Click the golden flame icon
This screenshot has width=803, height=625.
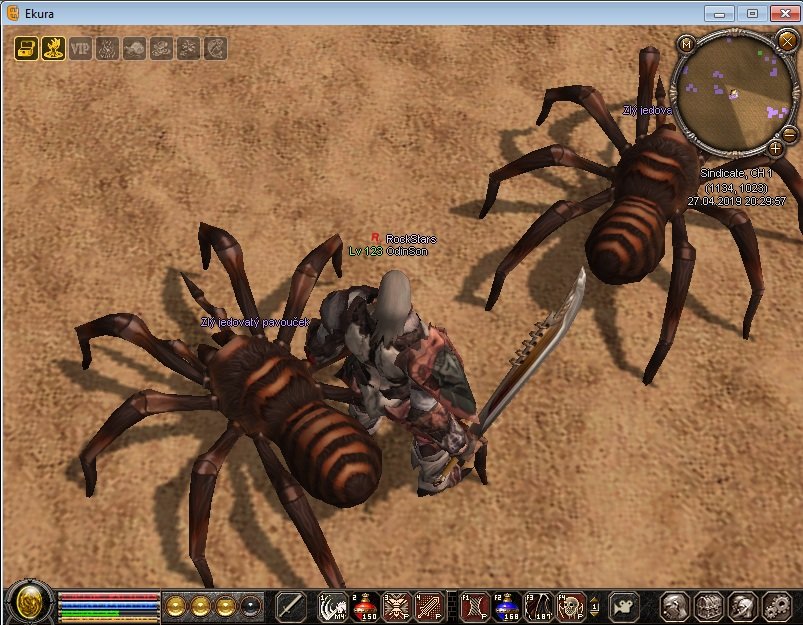(x=53, y=48)
